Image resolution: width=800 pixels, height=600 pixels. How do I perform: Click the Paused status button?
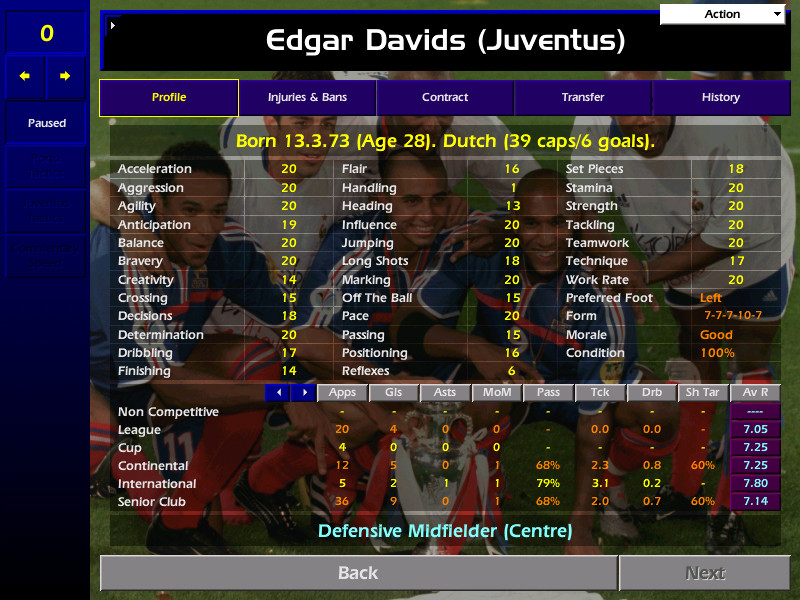[x=46, y=123]
